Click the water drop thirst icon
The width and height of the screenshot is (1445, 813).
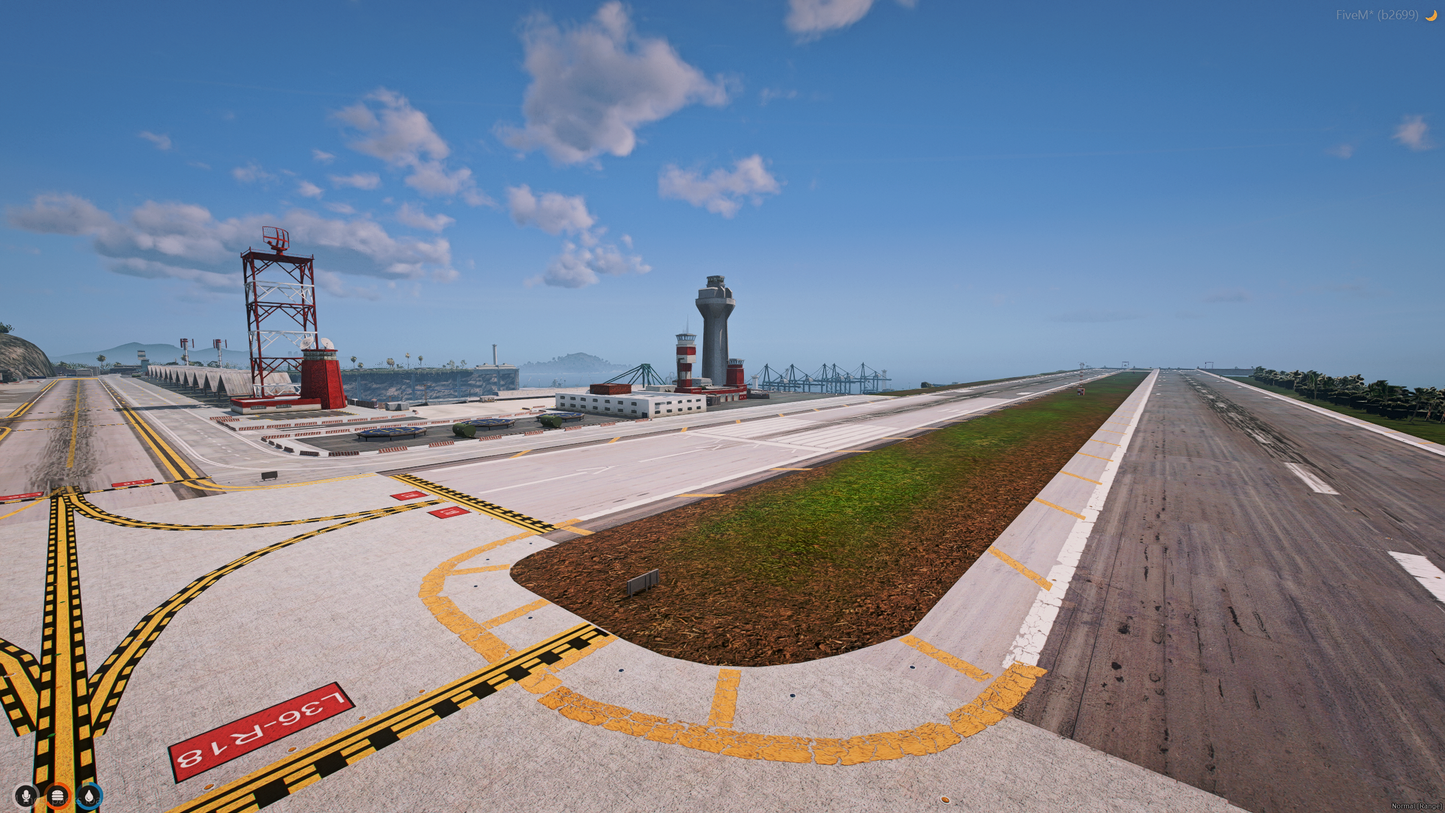[89, 796]
